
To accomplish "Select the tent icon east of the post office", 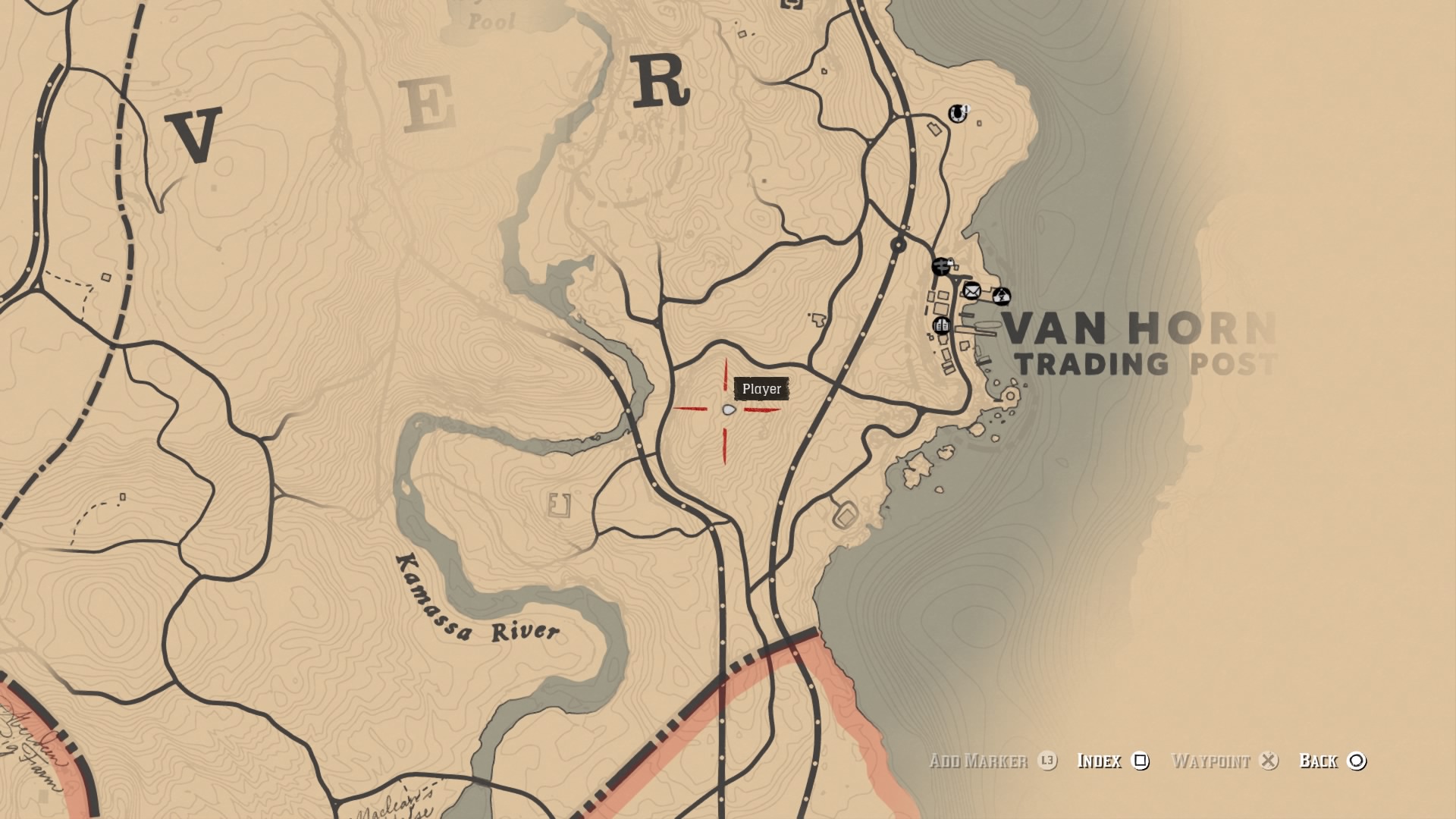I will coord(1002,296).
